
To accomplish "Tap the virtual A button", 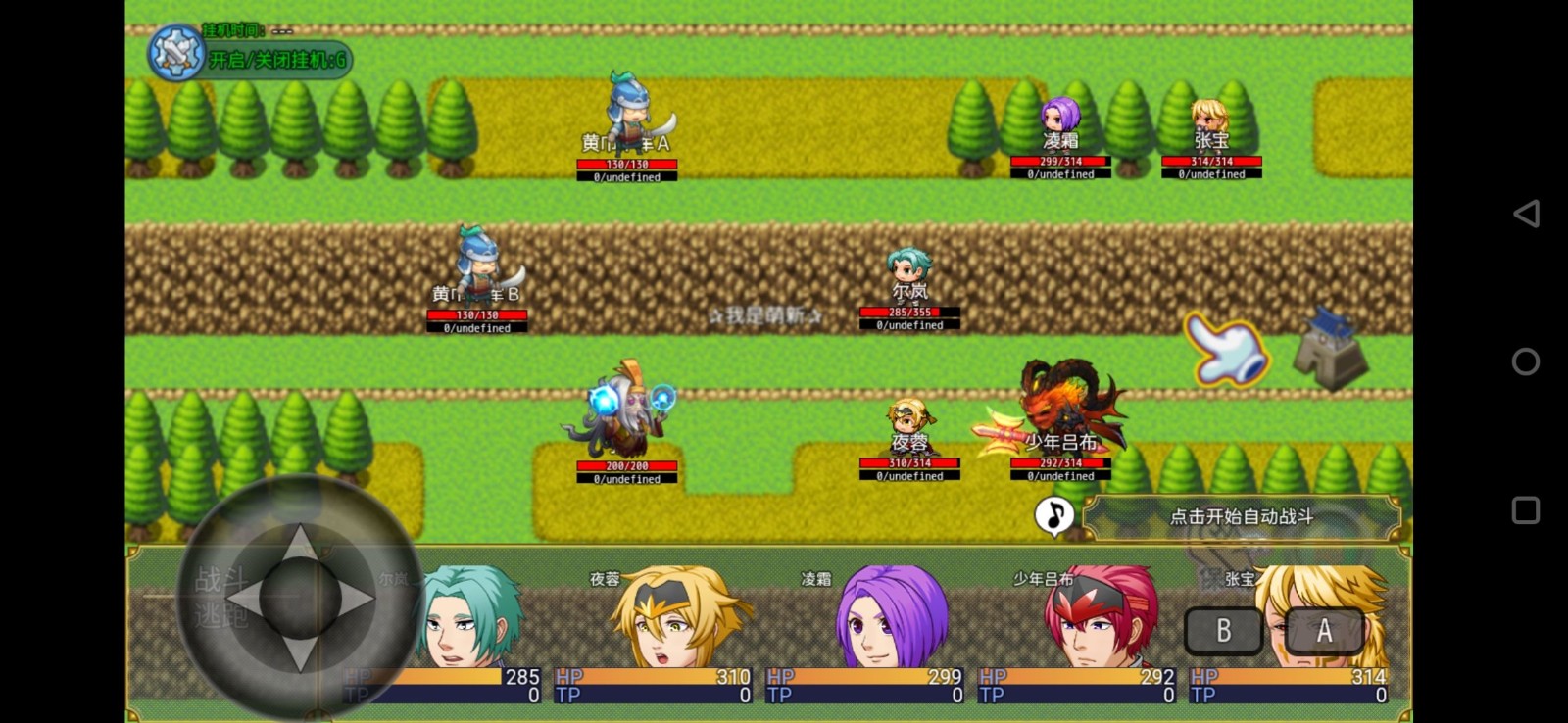I will click(1324, 631).
